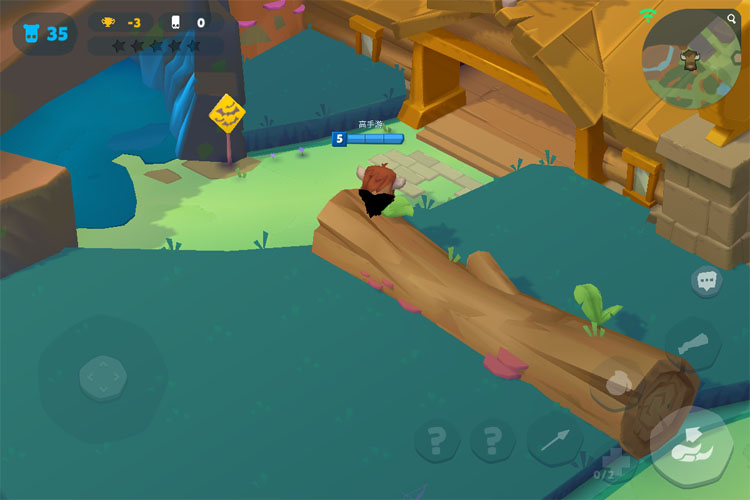Image resolution: width=750 pixels, height=500 pixels.
Task: Tap the movement joystick center knob
Action: pos(102,376)
